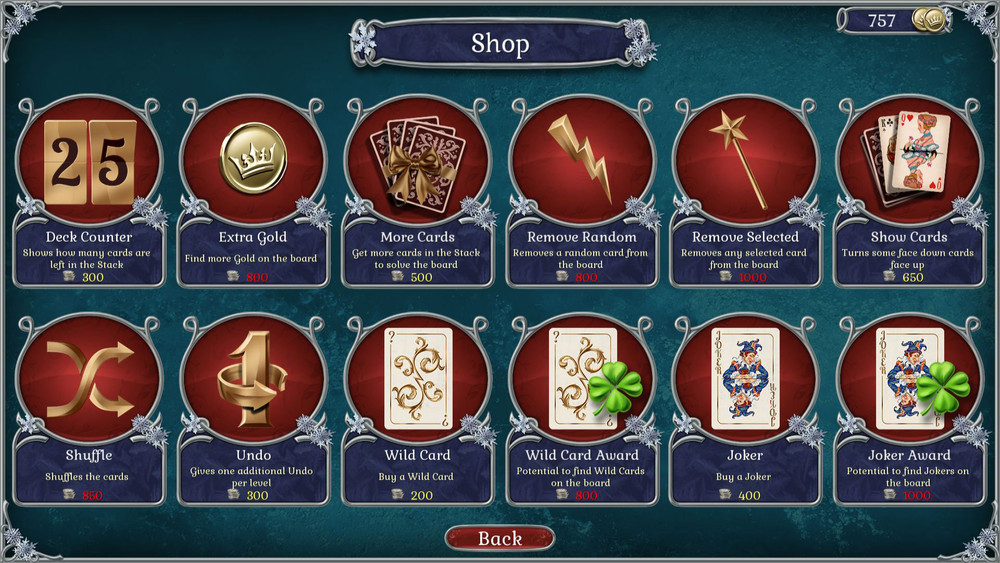The width and height of the screenshot is (1000, 563).
Task: Purchase the Undo upgrade
Action: click(x=253, y=380)
